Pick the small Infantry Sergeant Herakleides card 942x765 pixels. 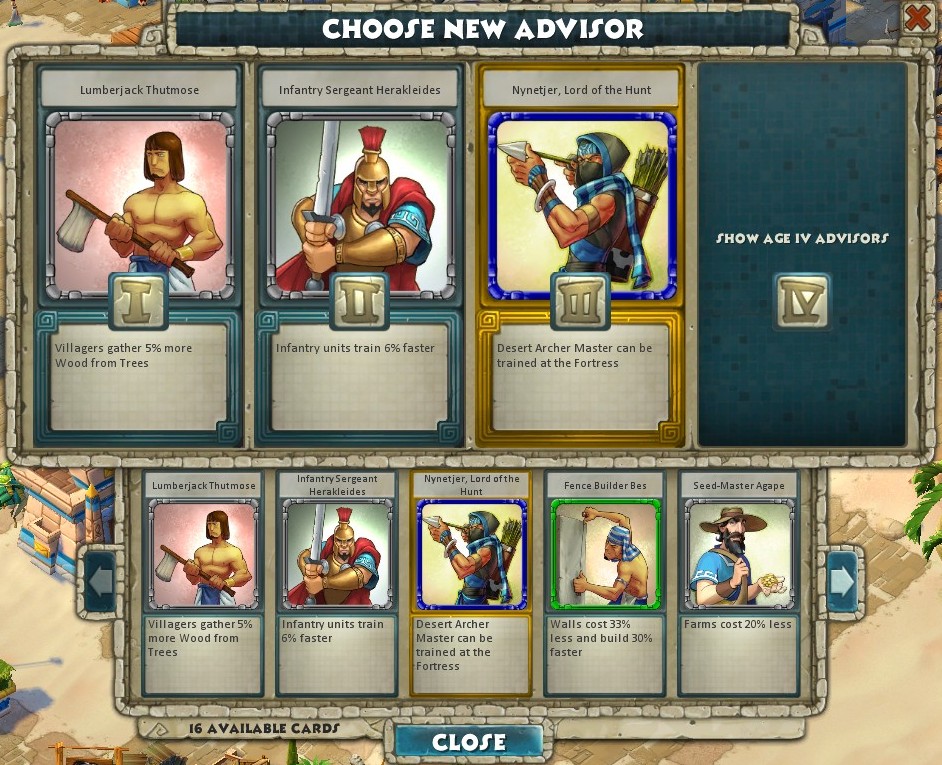[x=337, y=555]
